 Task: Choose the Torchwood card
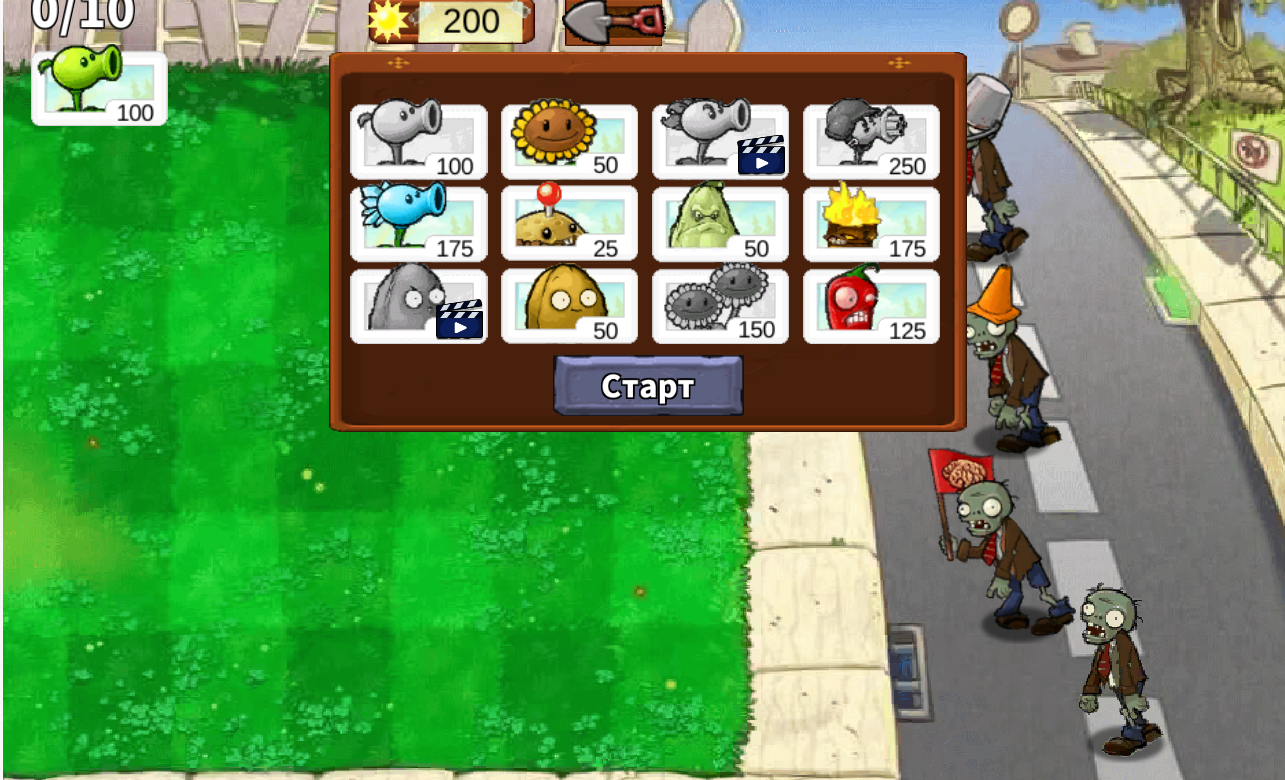point(871,223)
